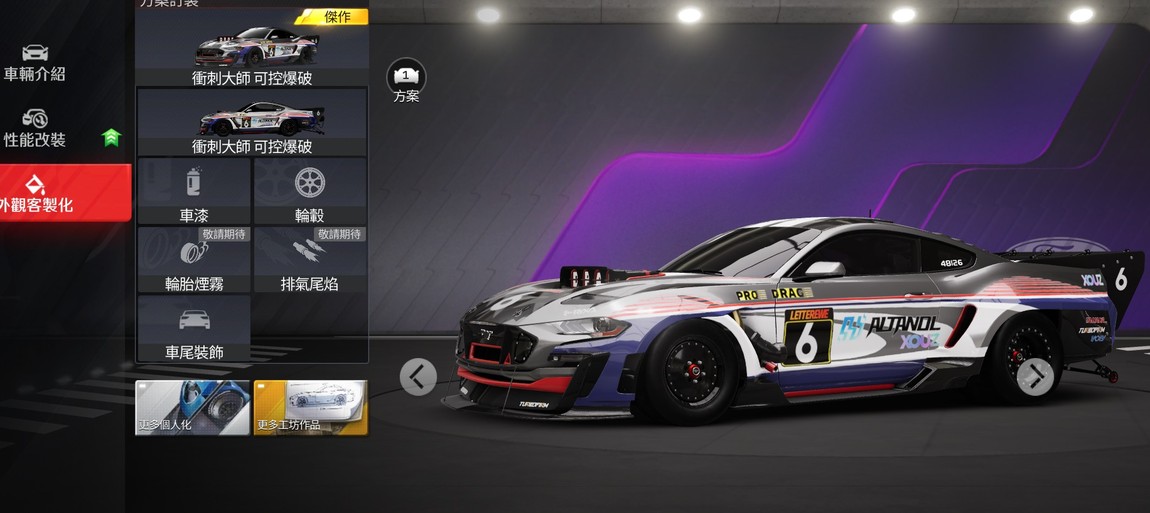Screen dimensions: 1150x513
Task: Select the 輪胎煙霧 tire smoke tile
Action: point(194,260)
